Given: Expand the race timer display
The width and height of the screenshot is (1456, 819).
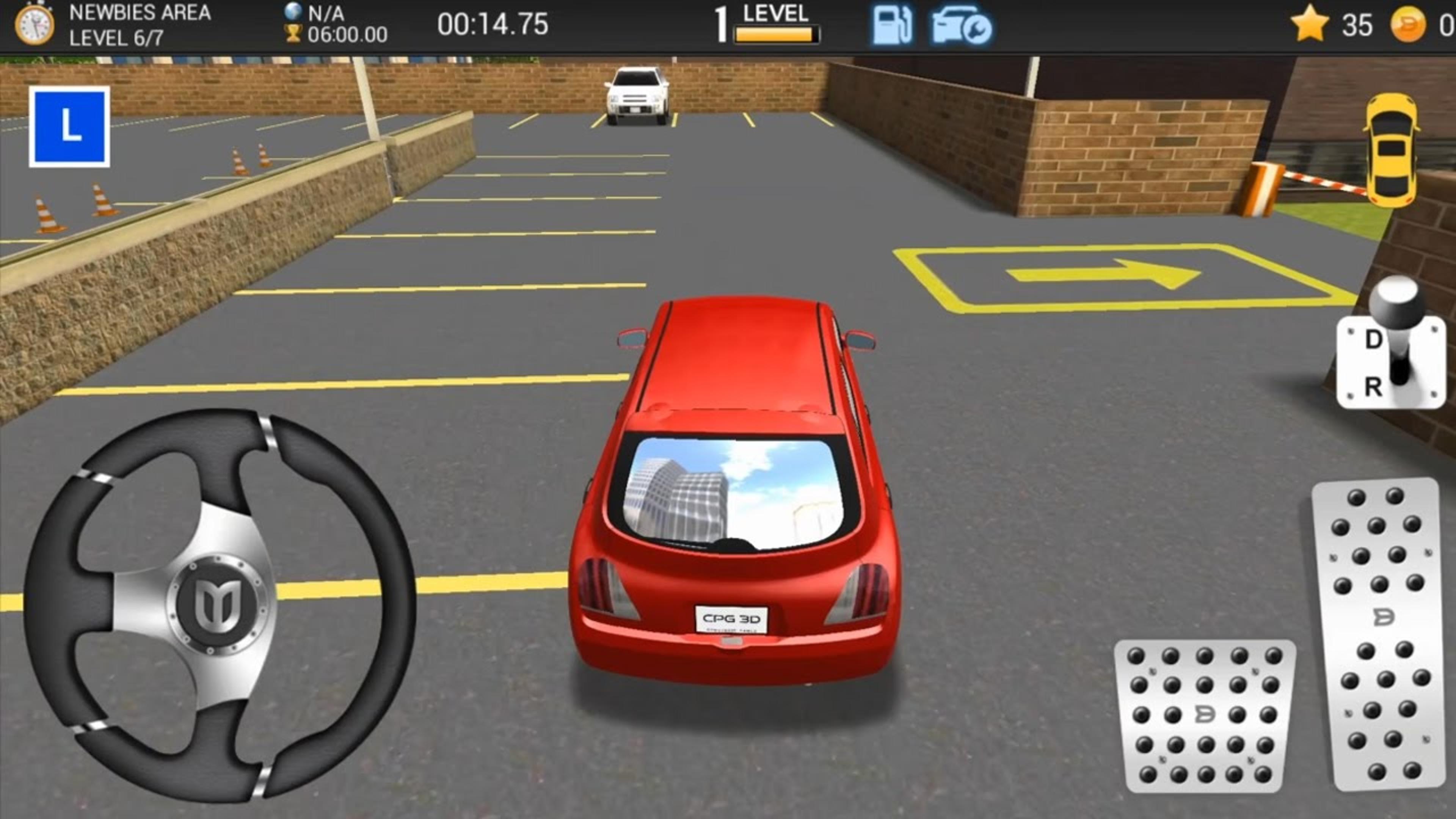Looking at the screenshot, I should 493,24.
